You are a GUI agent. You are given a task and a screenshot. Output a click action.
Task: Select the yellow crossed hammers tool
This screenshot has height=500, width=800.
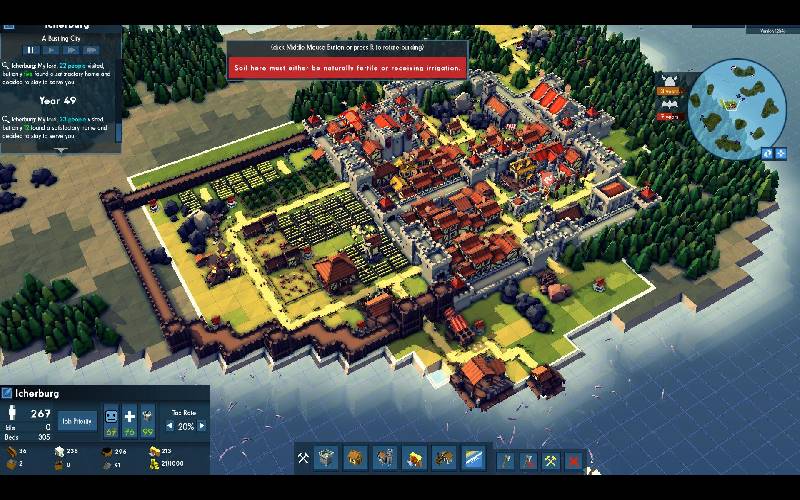pos(550,460)
